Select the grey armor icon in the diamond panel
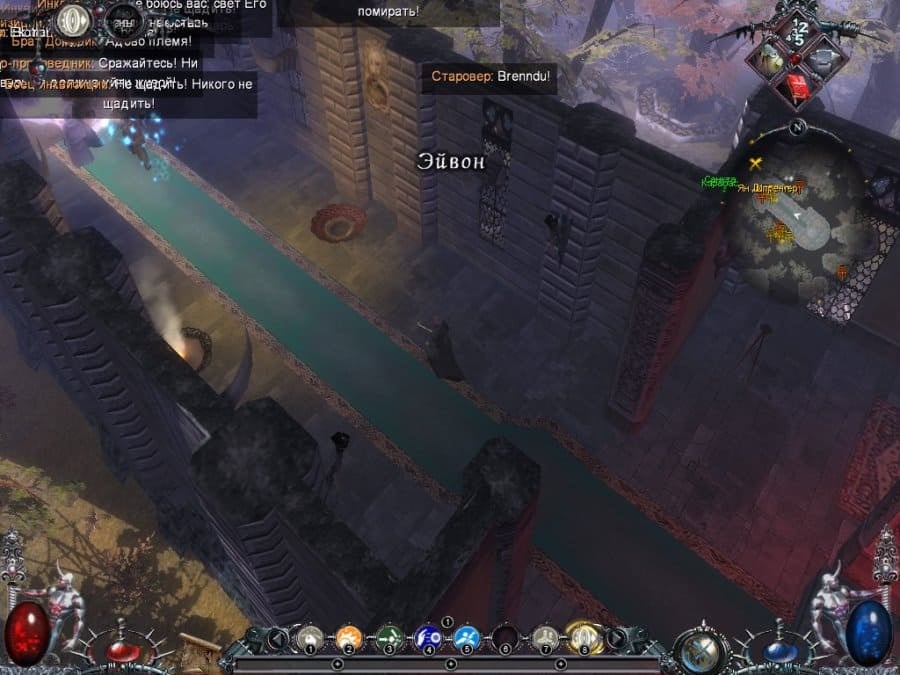 pos(823,57)
